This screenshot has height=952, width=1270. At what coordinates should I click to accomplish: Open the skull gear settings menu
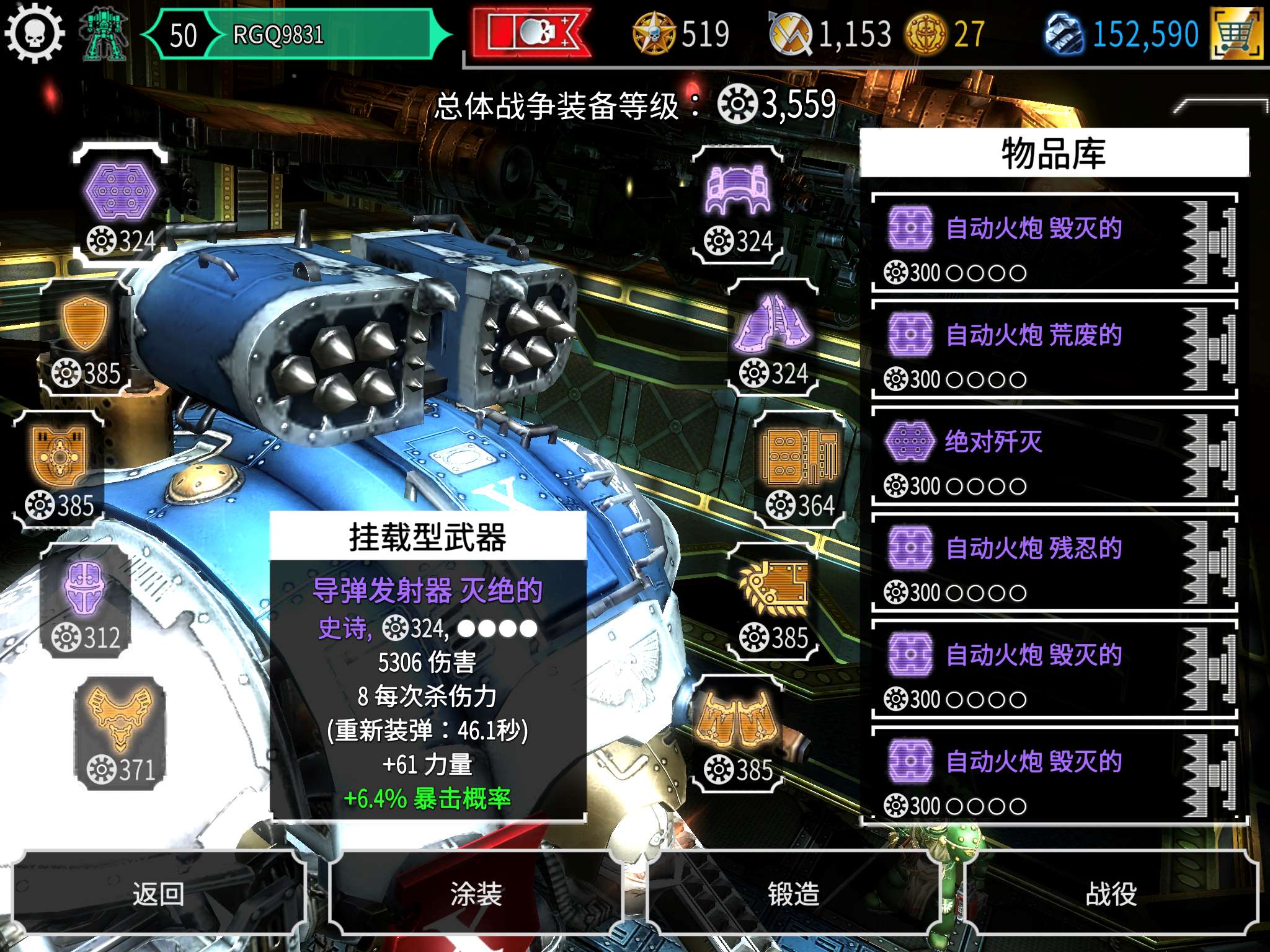click(35, 32)
